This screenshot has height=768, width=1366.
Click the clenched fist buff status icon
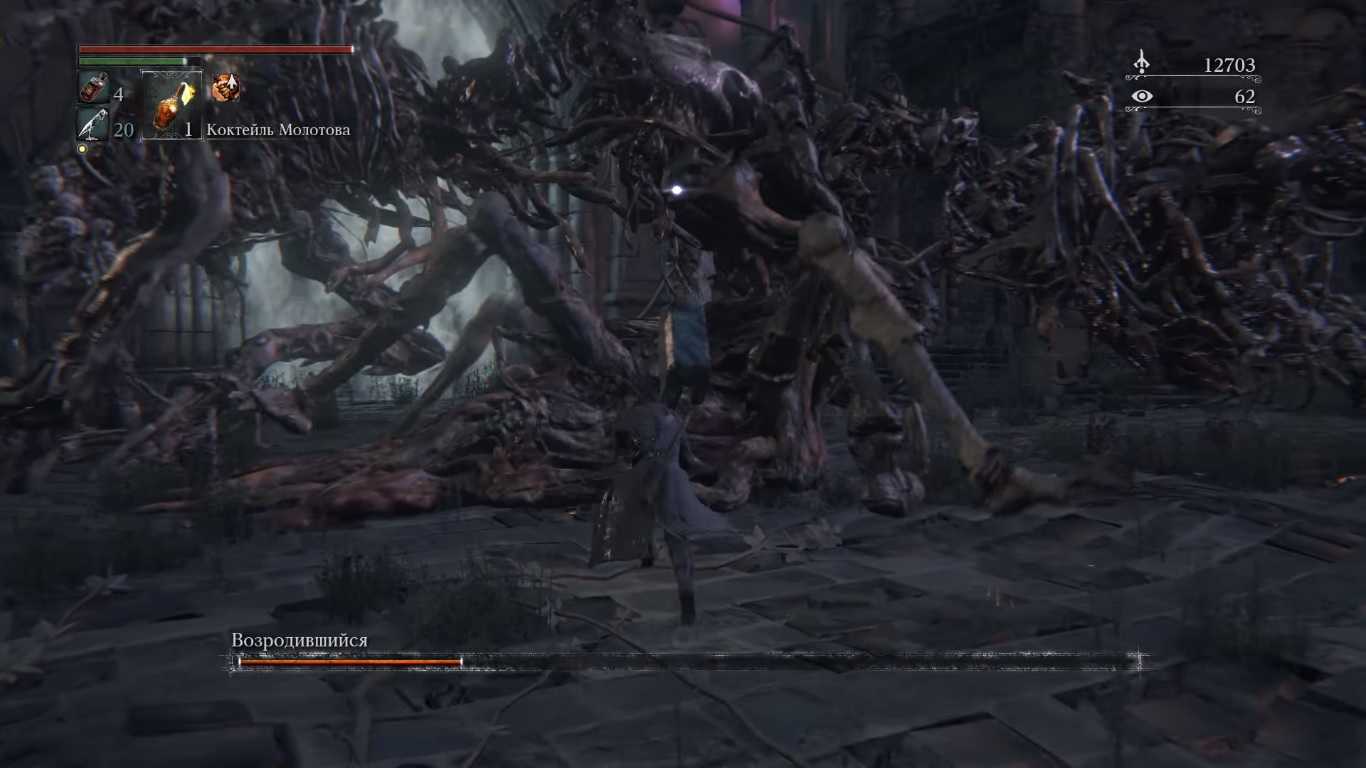pos(225,88)
